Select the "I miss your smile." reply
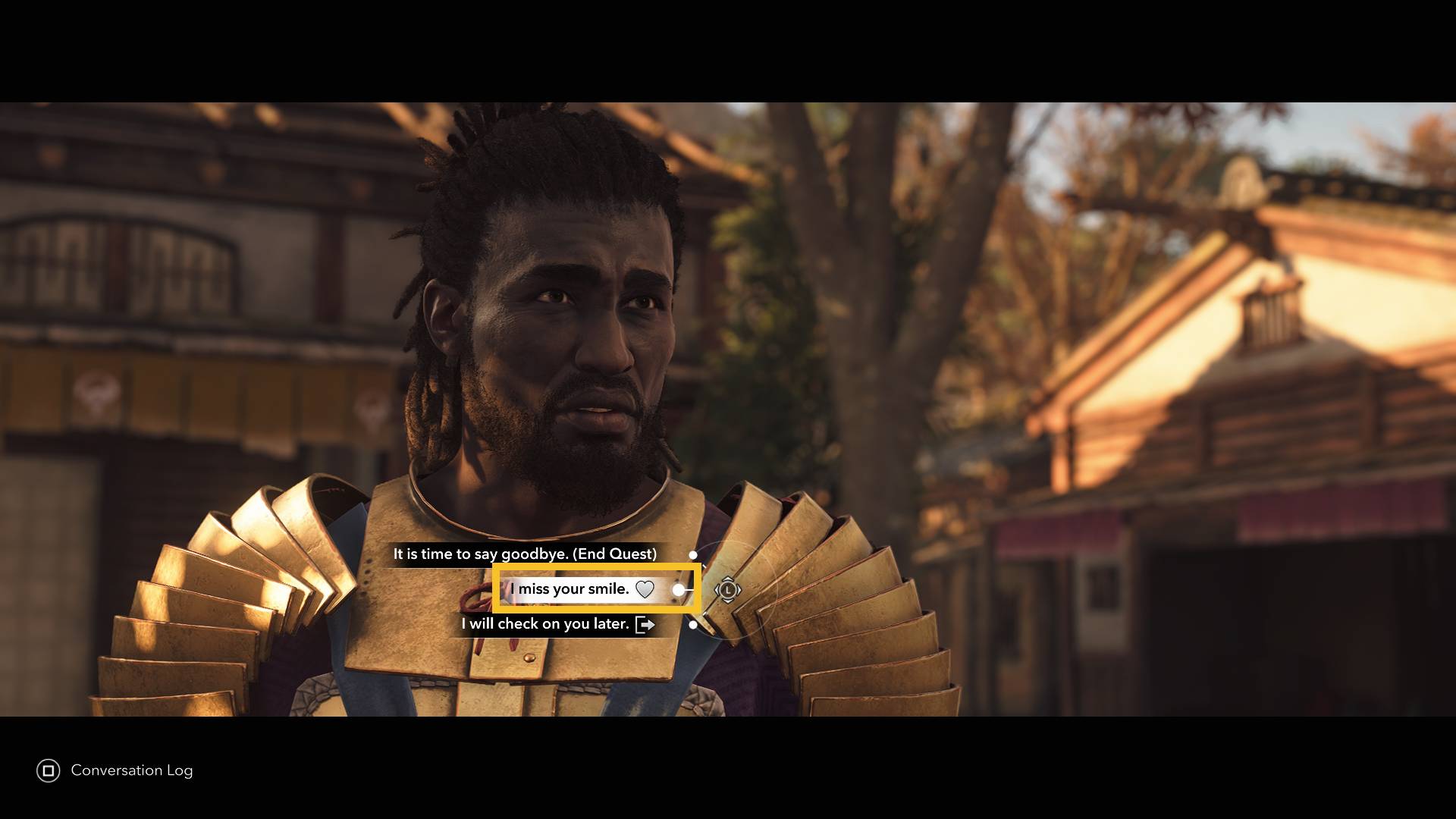 570,589
